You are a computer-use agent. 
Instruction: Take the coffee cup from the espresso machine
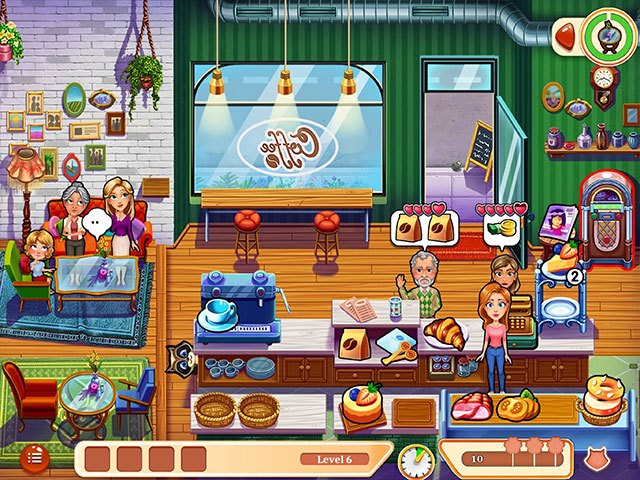(x=220, y=312)
